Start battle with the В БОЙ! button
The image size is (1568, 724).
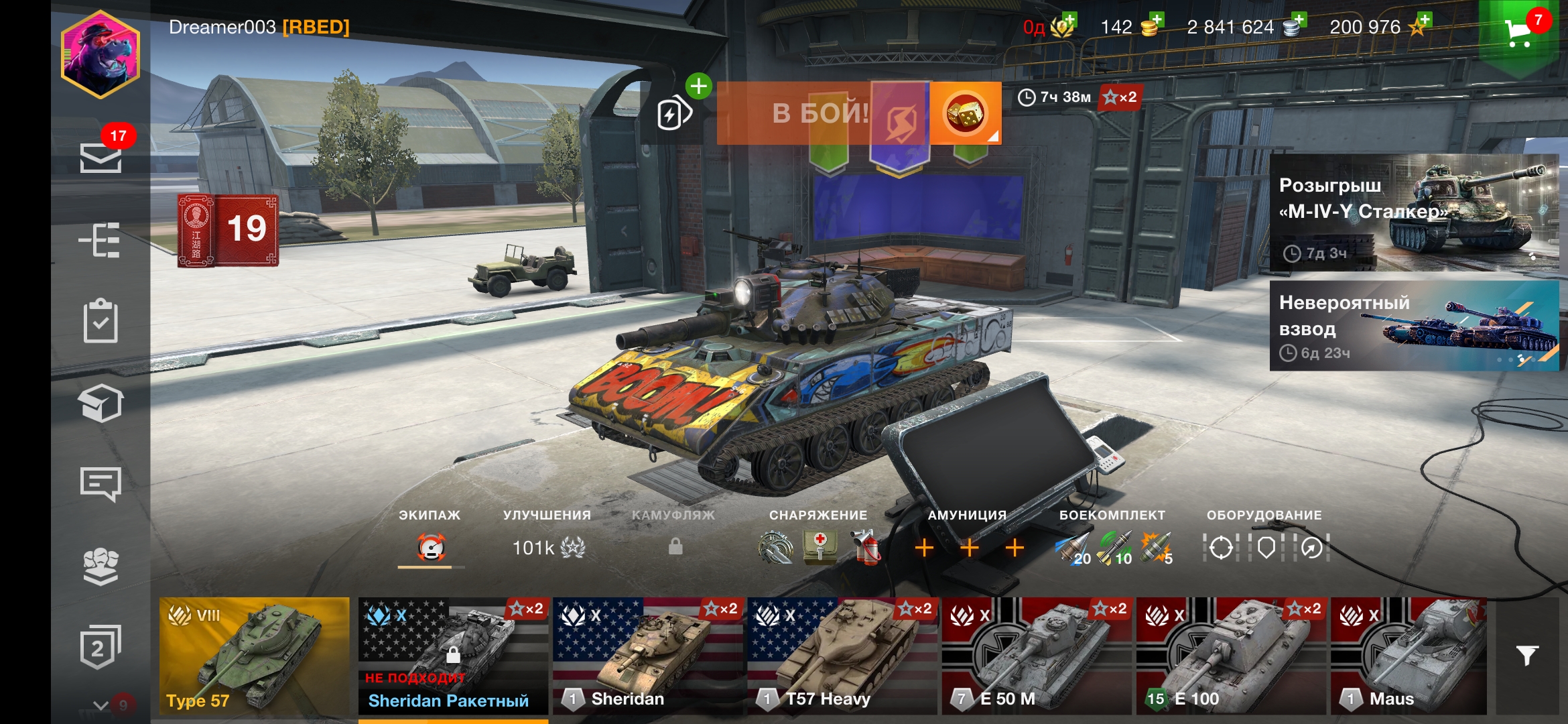click(x=821, y=113)
